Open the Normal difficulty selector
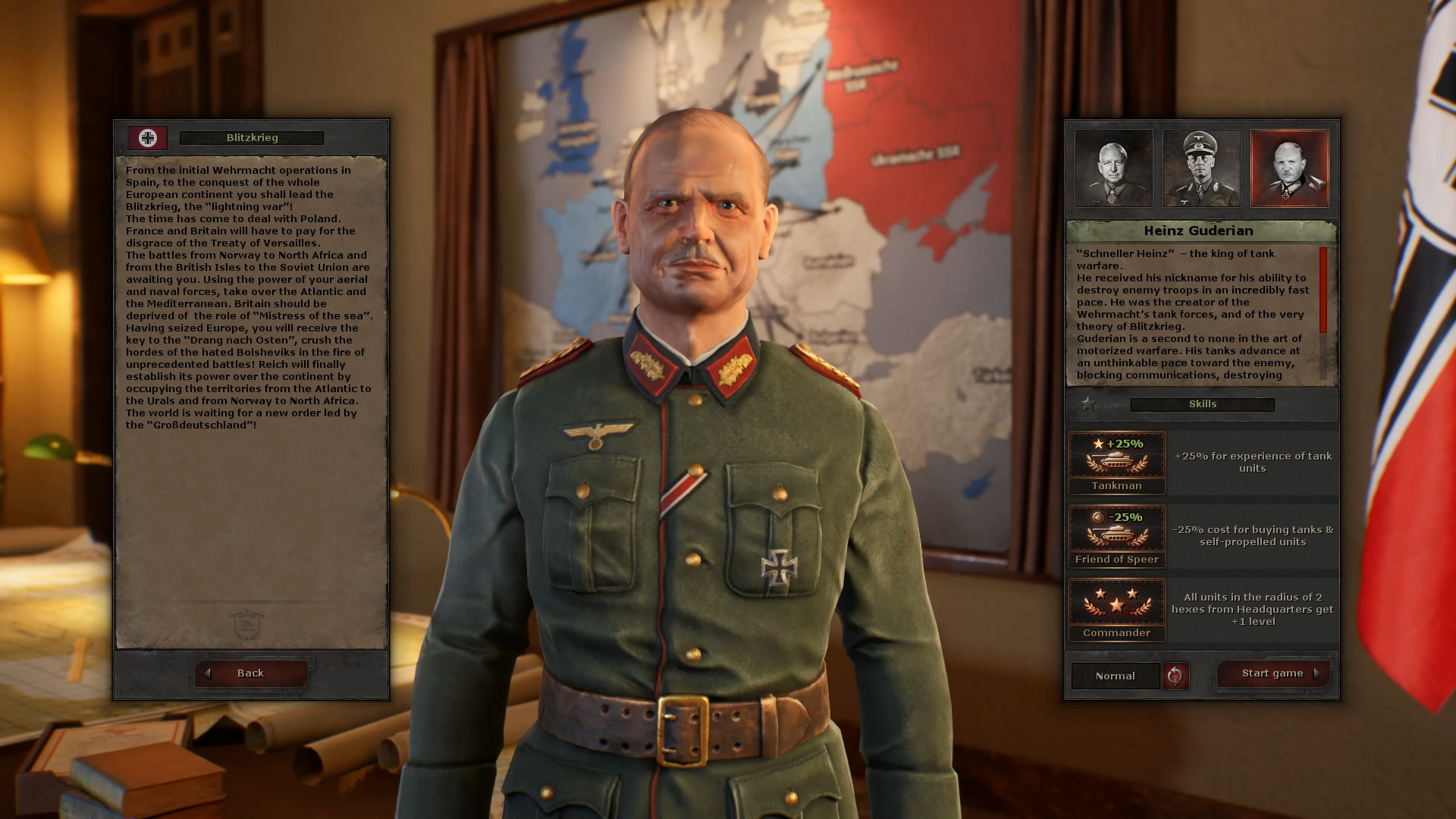The height and width of the screenshot is (819, 1456). coord(1115,676)
